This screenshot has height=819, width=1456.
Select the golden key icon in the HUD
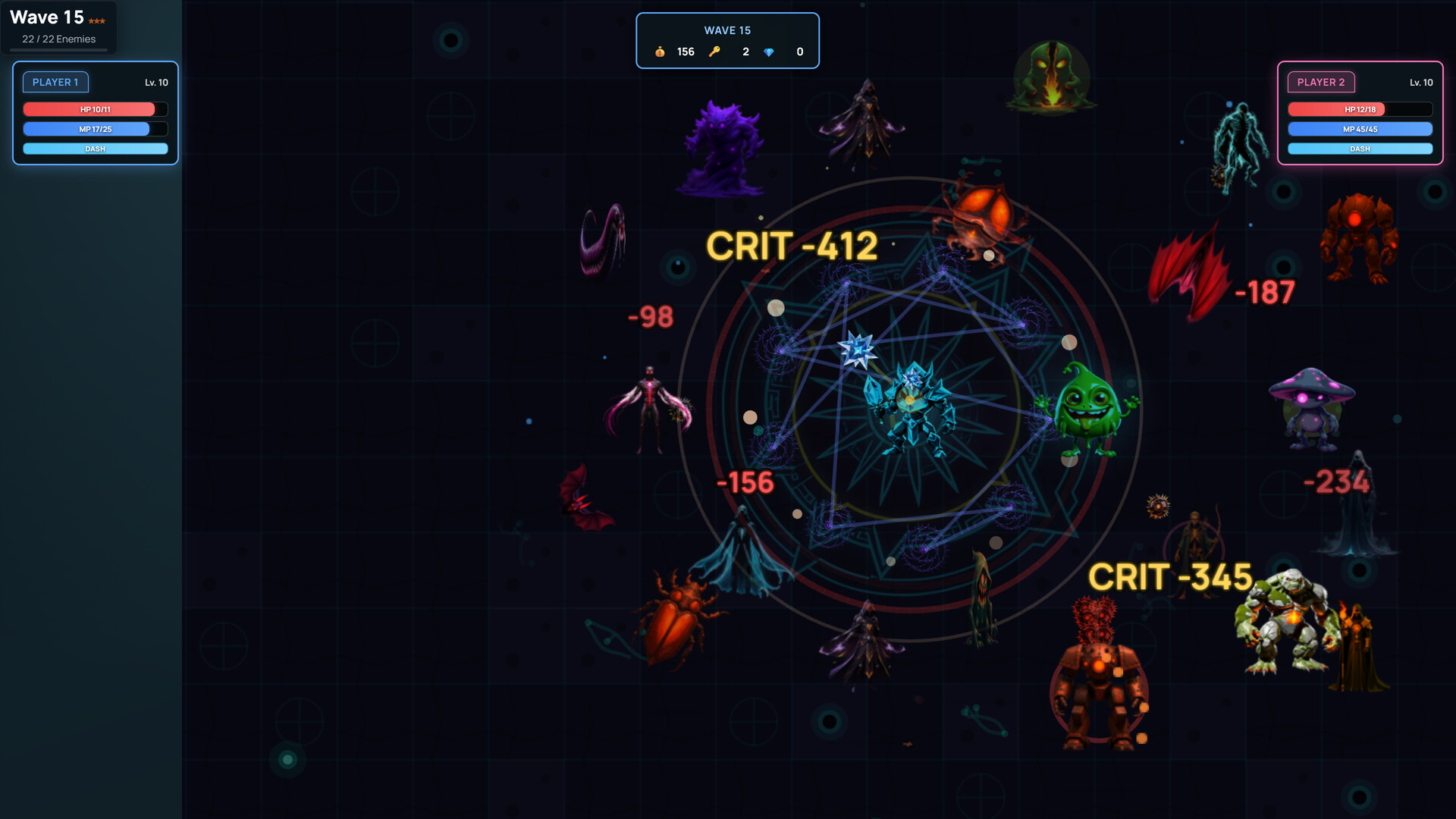click(x=716, y=52)
